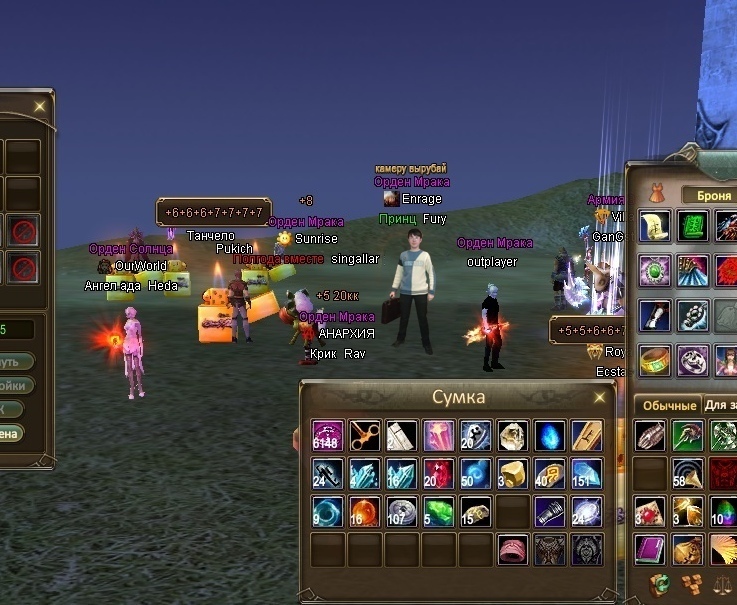Select the silver disc stack of 107
This screenshot has width=737, height=605.
click(402, 511)
